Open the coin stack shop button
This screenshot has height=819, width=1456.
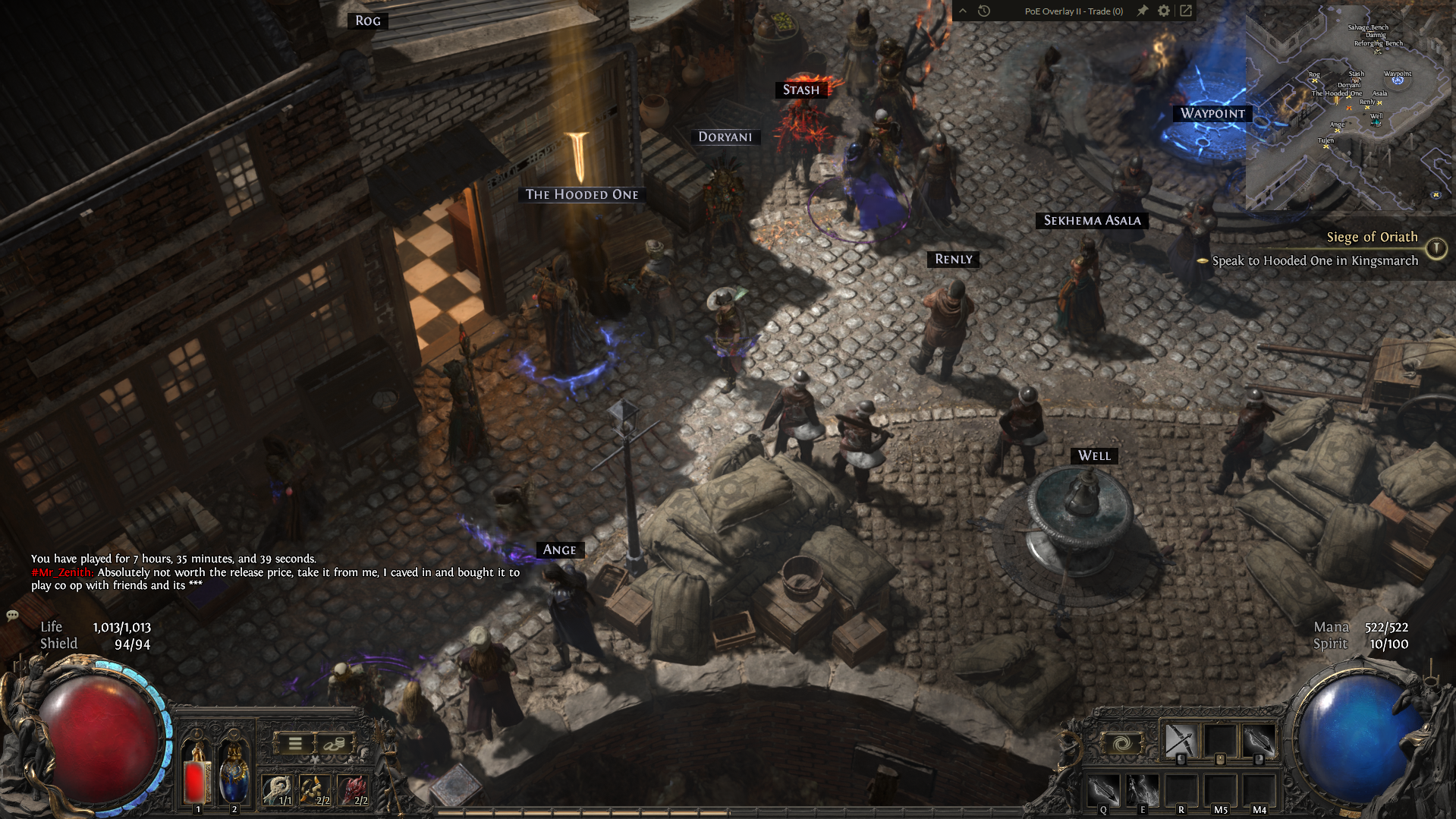pos(332,744)
